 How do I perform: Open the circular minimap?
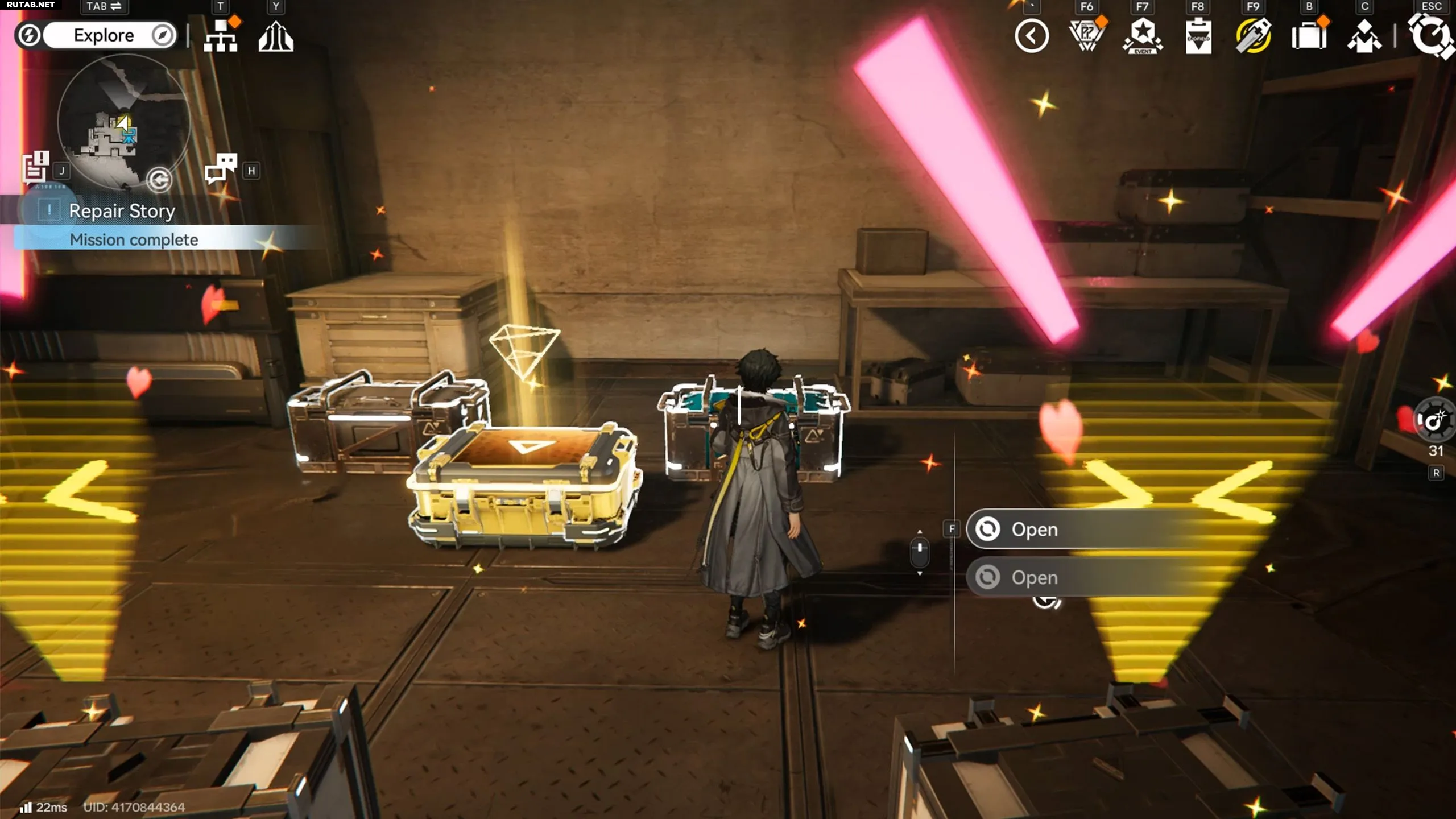click(x=123, y=121)
